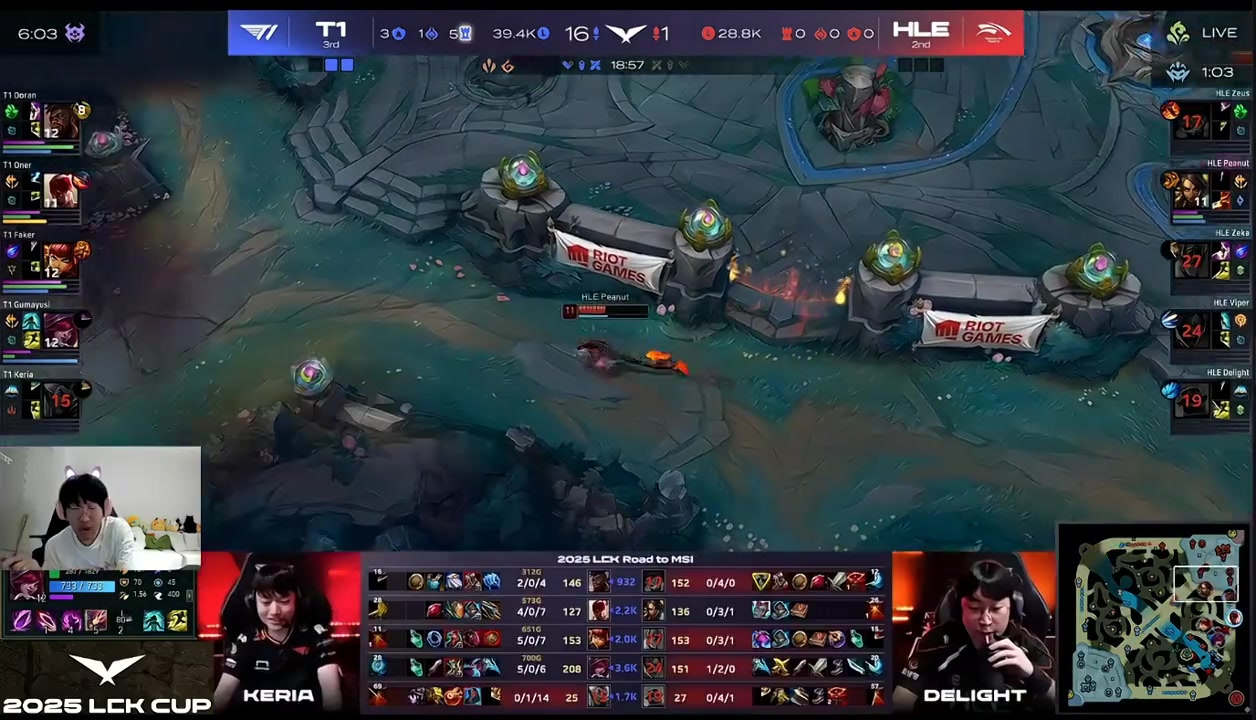Click T1 Keria's champion portrait

[59, 399]
